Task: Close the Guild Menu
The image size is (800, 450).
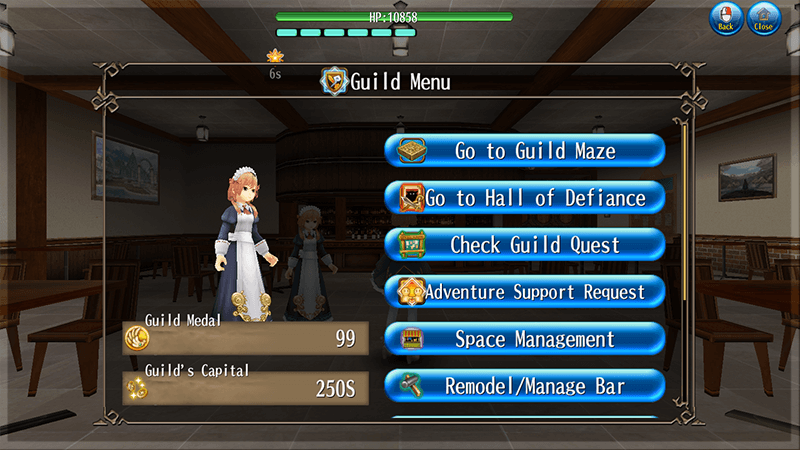Action: [764, 18]
